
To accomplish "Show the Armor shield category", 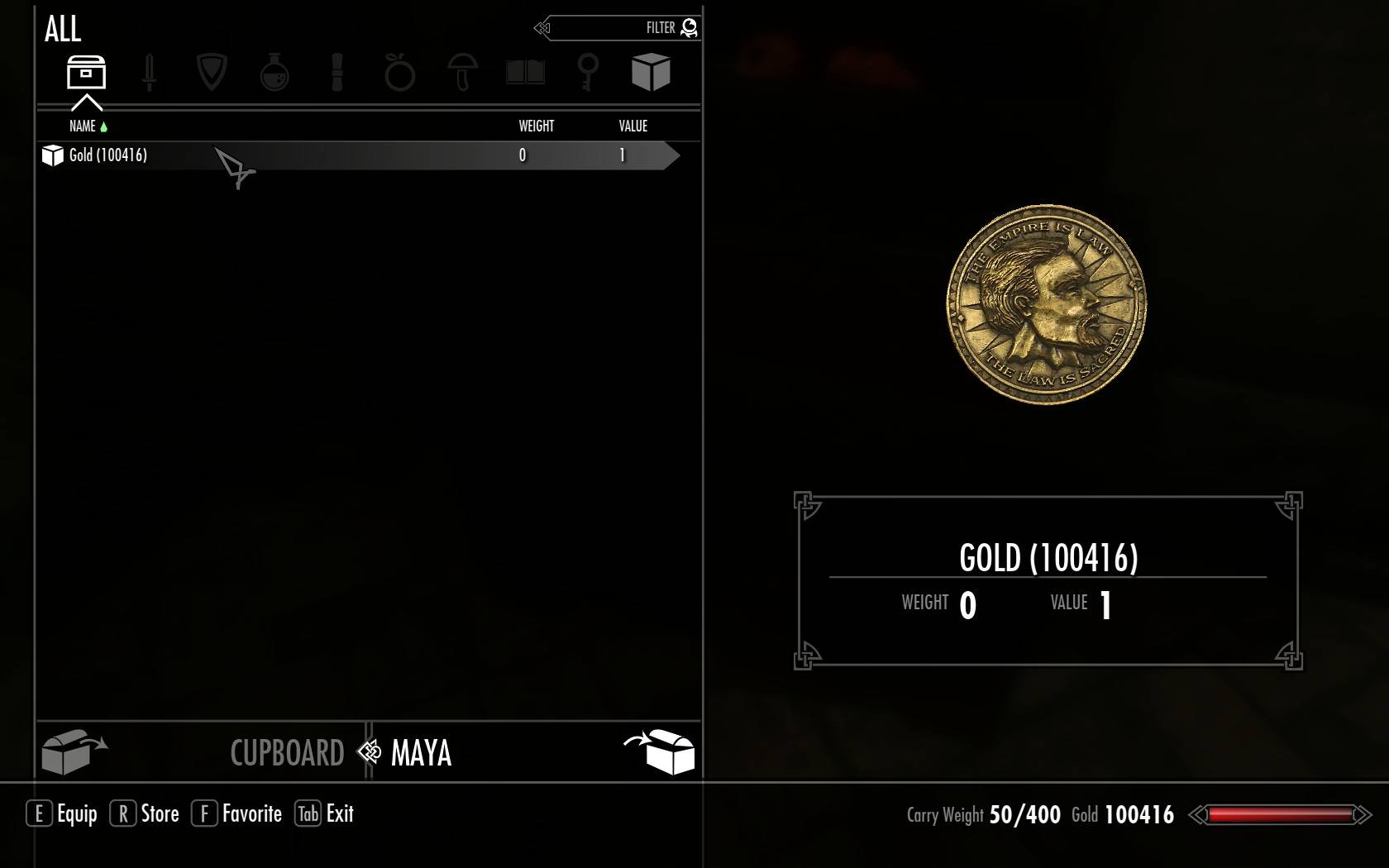I will pyautogui.click(x=212, y=73).
